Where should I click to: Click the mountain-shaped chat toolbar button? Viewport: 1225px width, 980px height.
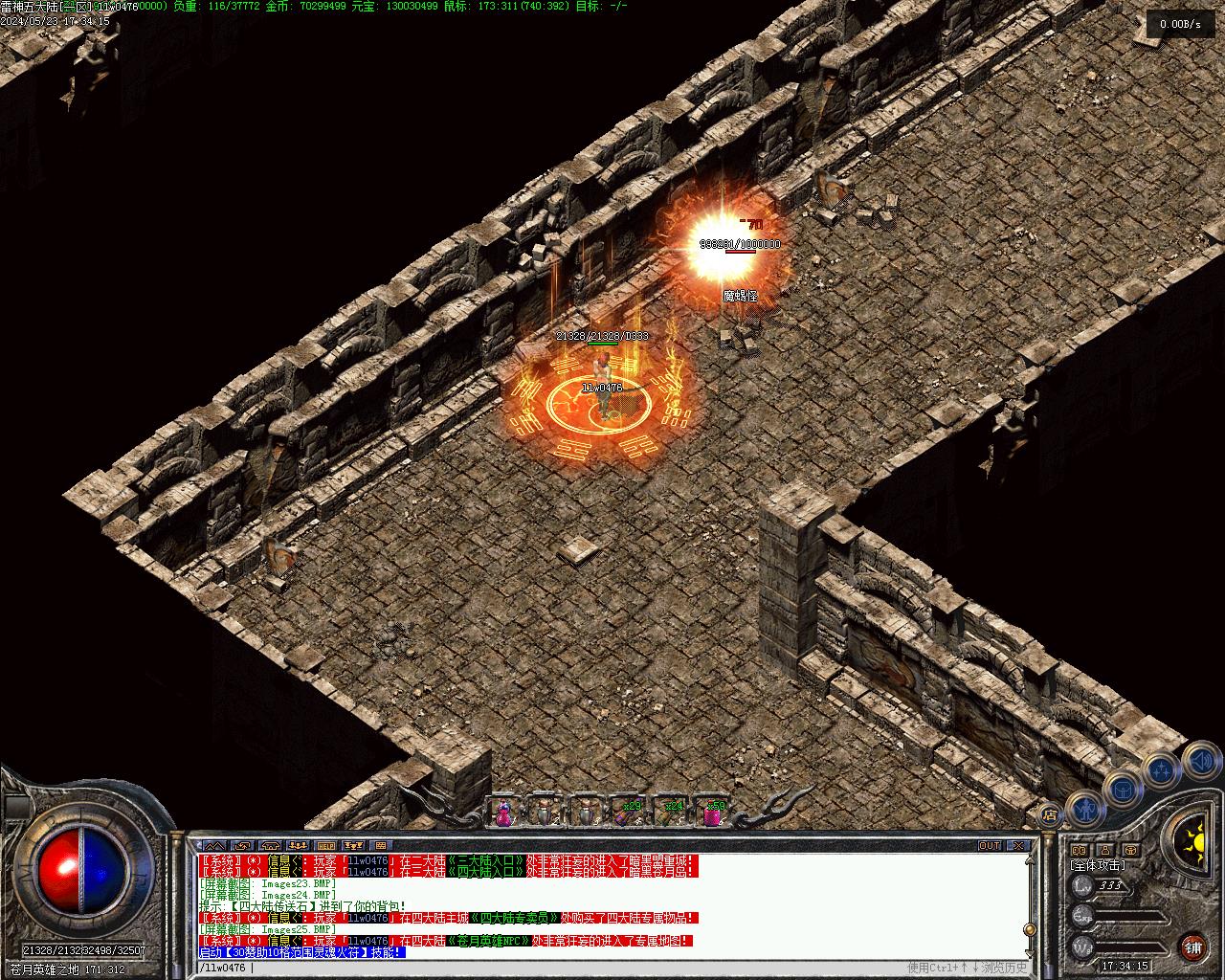[212, 846]
